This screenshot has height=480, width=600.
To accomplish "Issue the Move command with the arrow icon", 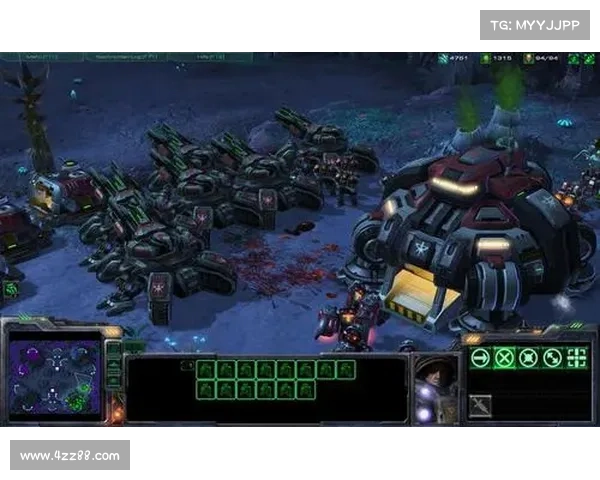I will 481,358.
